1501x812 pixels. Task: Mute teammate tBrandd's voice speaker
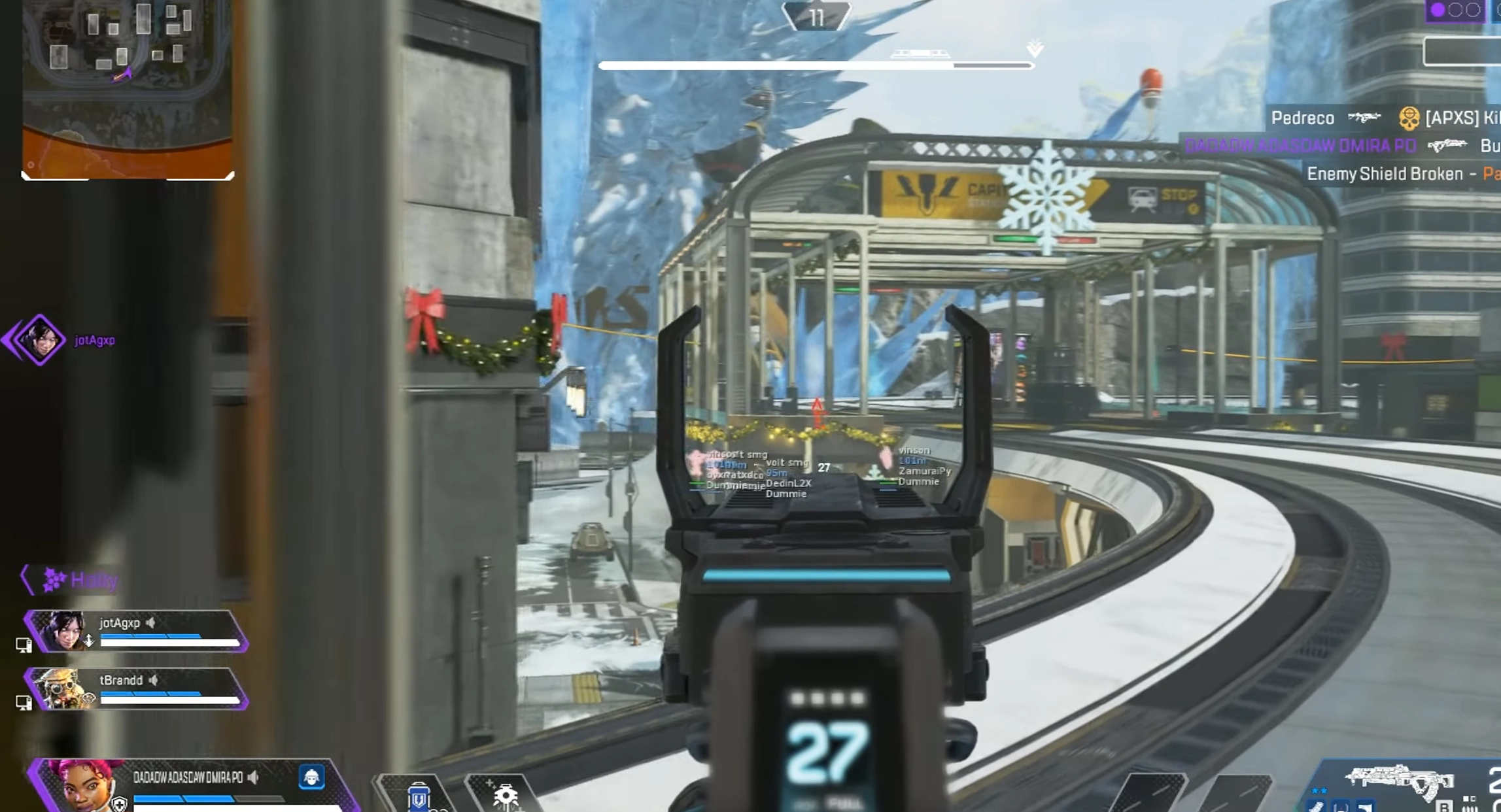tap(154, 680)
